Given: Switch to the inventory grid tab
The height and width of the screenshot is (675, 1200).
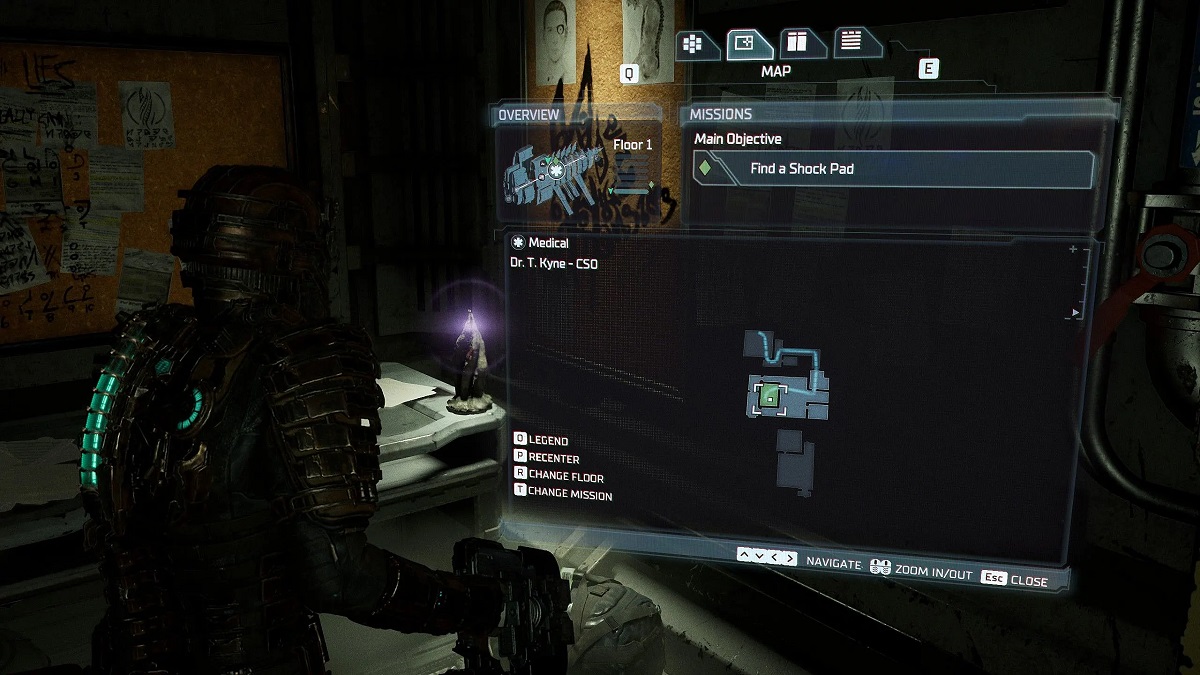Looking at the screenshot, I should click(697, 44).
